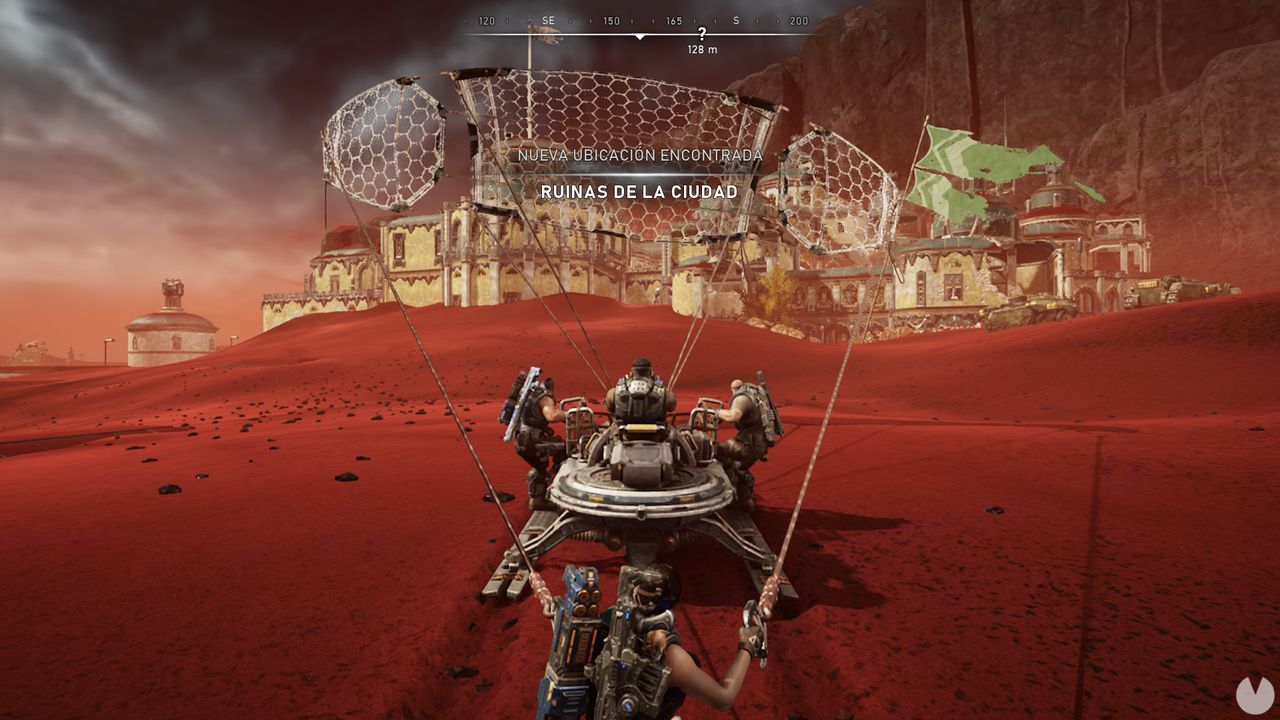
Task: Click the 120 bearing number
Action: 487,19
